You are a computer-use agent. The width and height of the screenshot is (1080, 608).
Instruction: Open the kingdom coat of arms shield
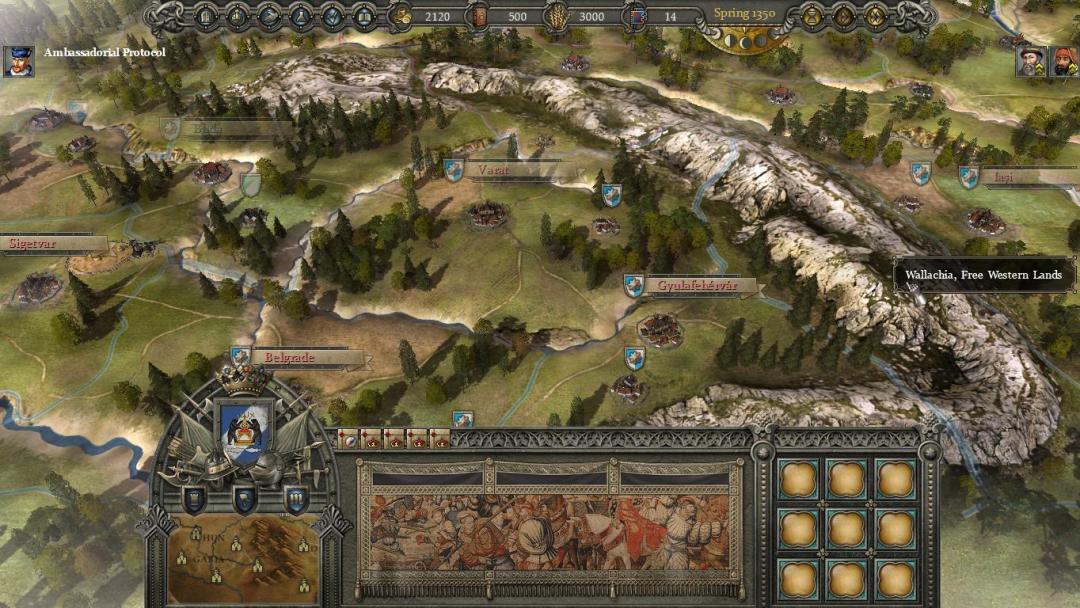[x=243, y=429]
